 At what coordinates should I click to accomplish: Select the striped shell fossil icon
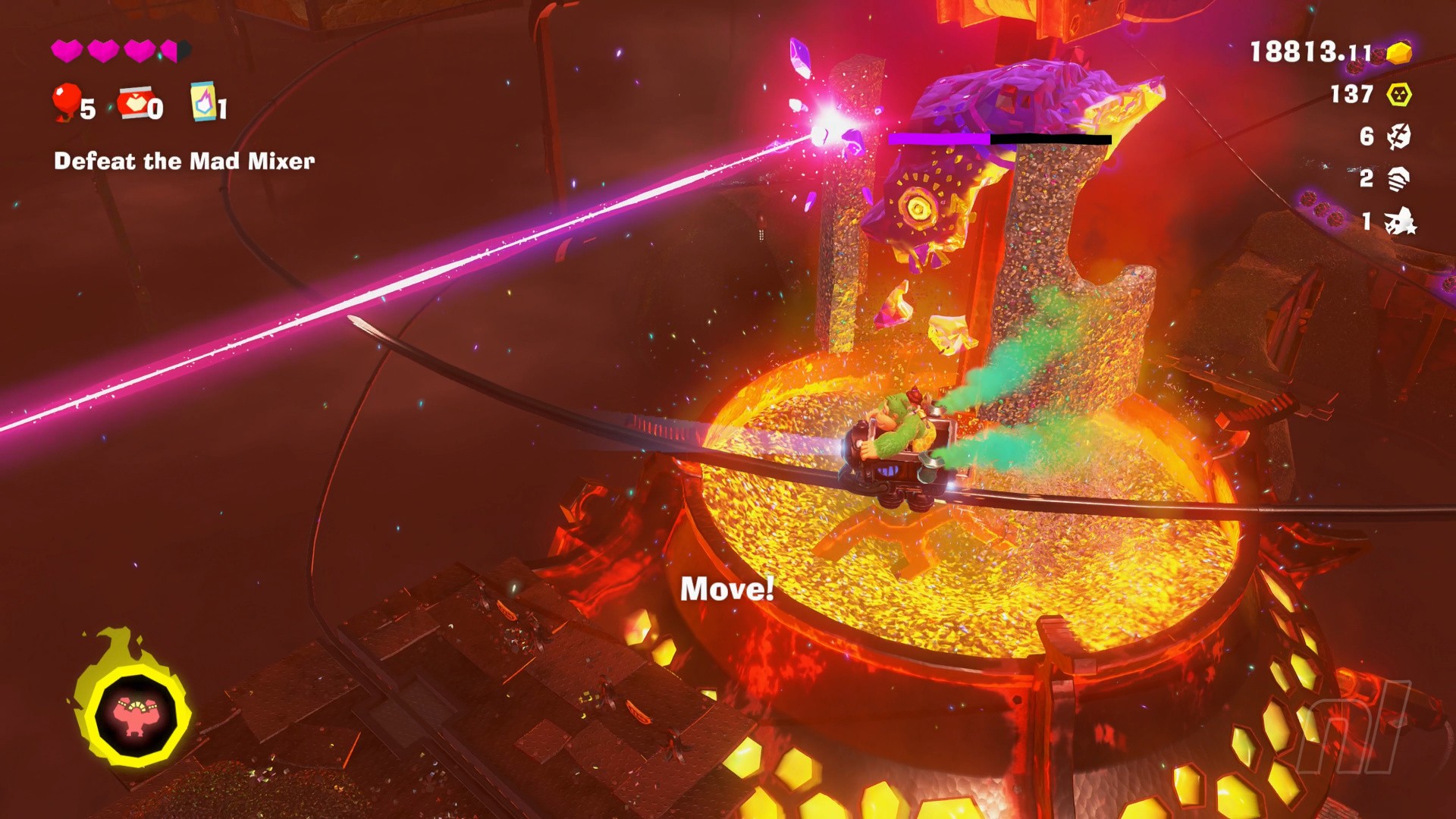click(1398, 179)
